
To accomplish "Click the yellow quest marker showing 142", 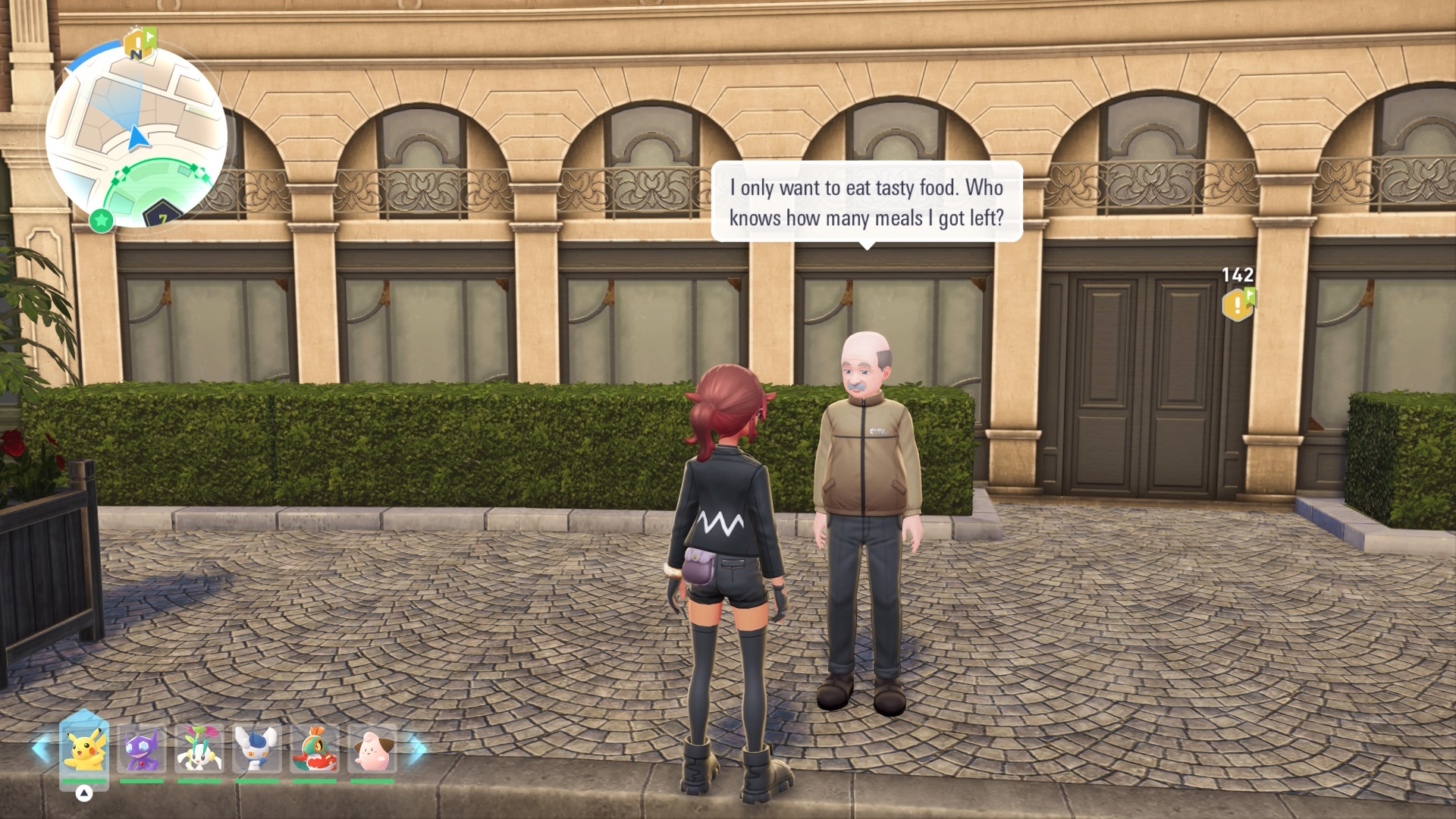I will coord(1238,303).
